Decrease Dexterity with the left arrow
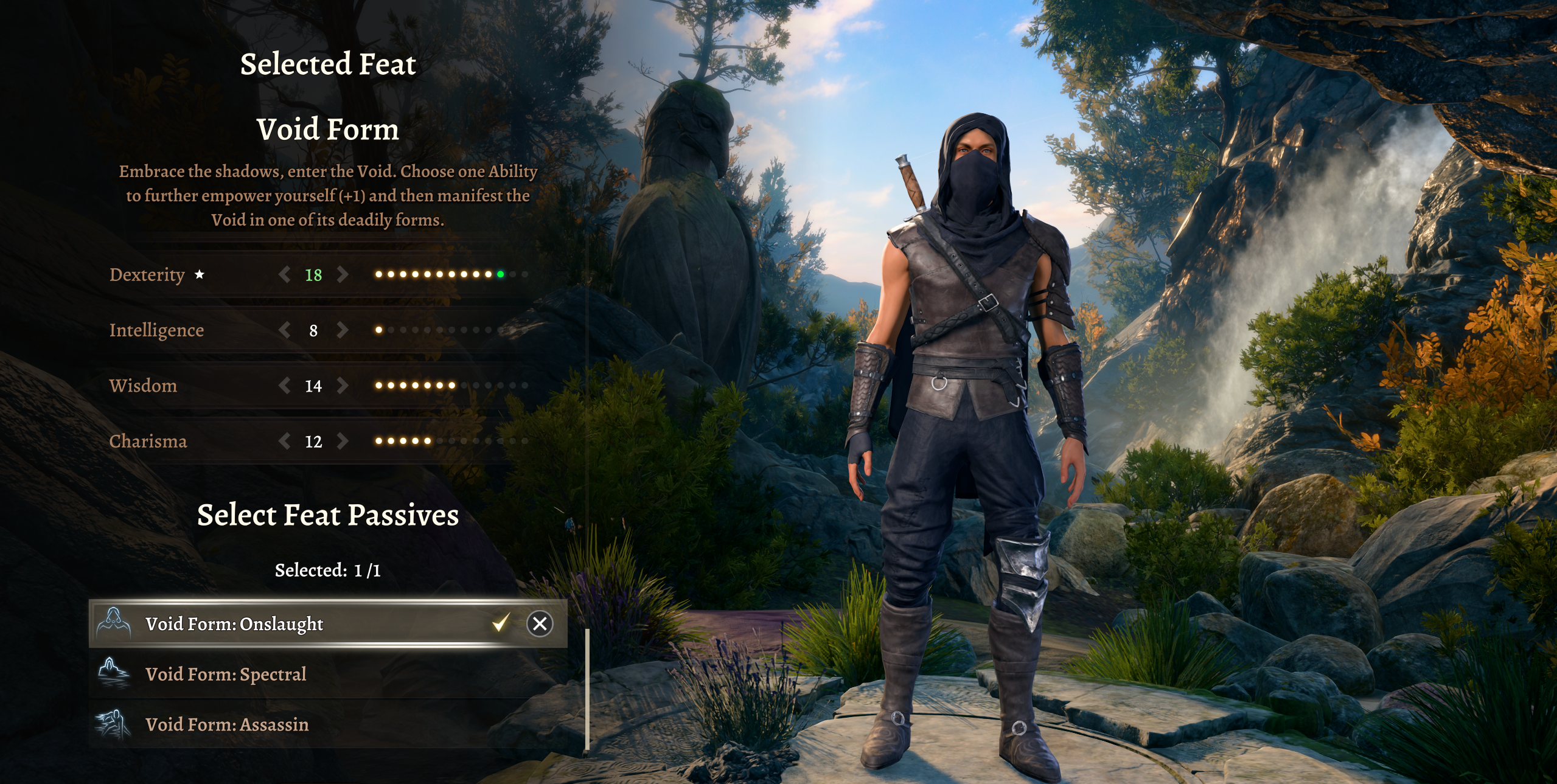 284,275
